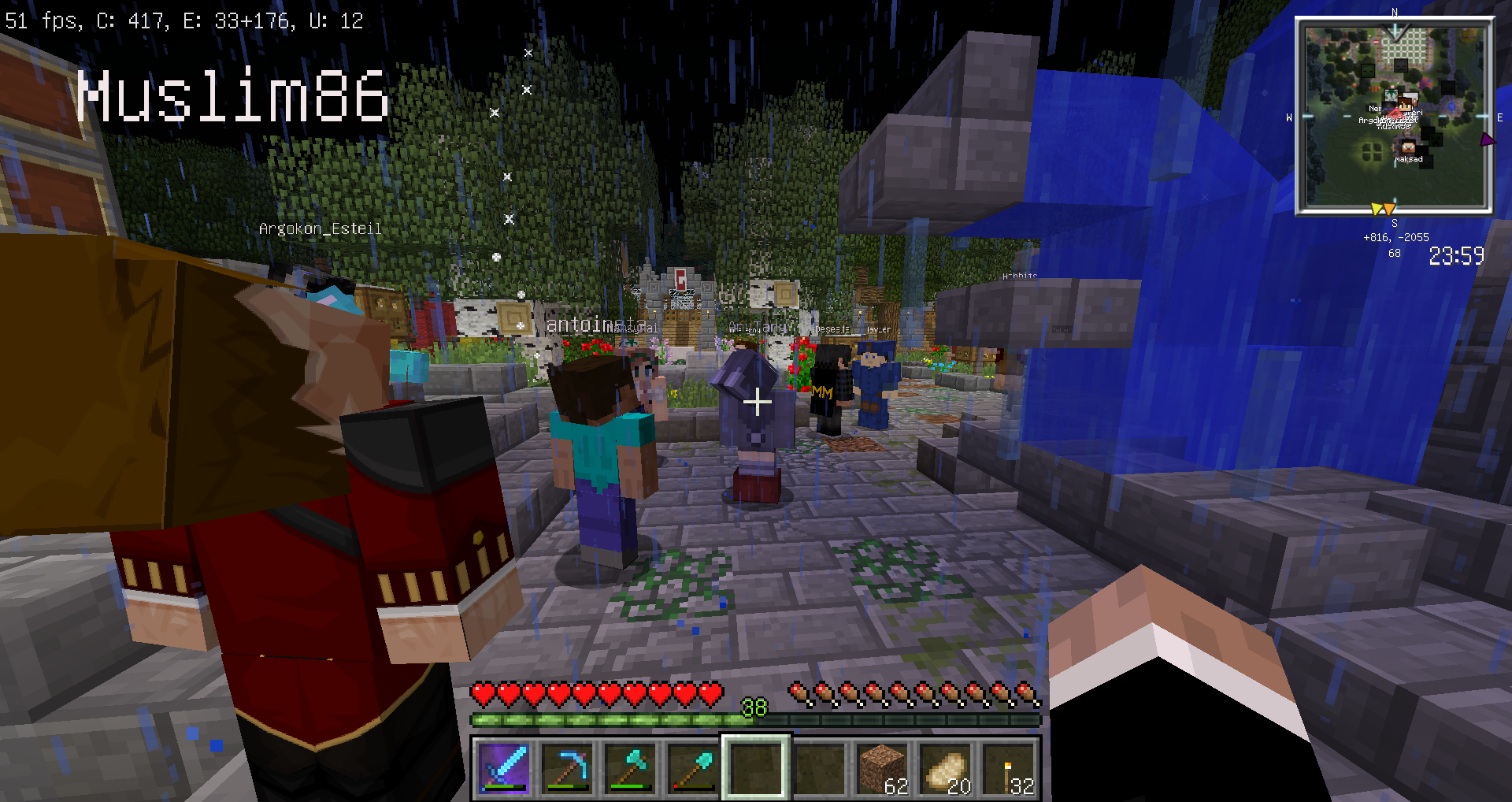Image resolution: width=1512 pixels, height=802 pixels.
Task: Select the baked potato stack of 20
Action: point(945,767)
